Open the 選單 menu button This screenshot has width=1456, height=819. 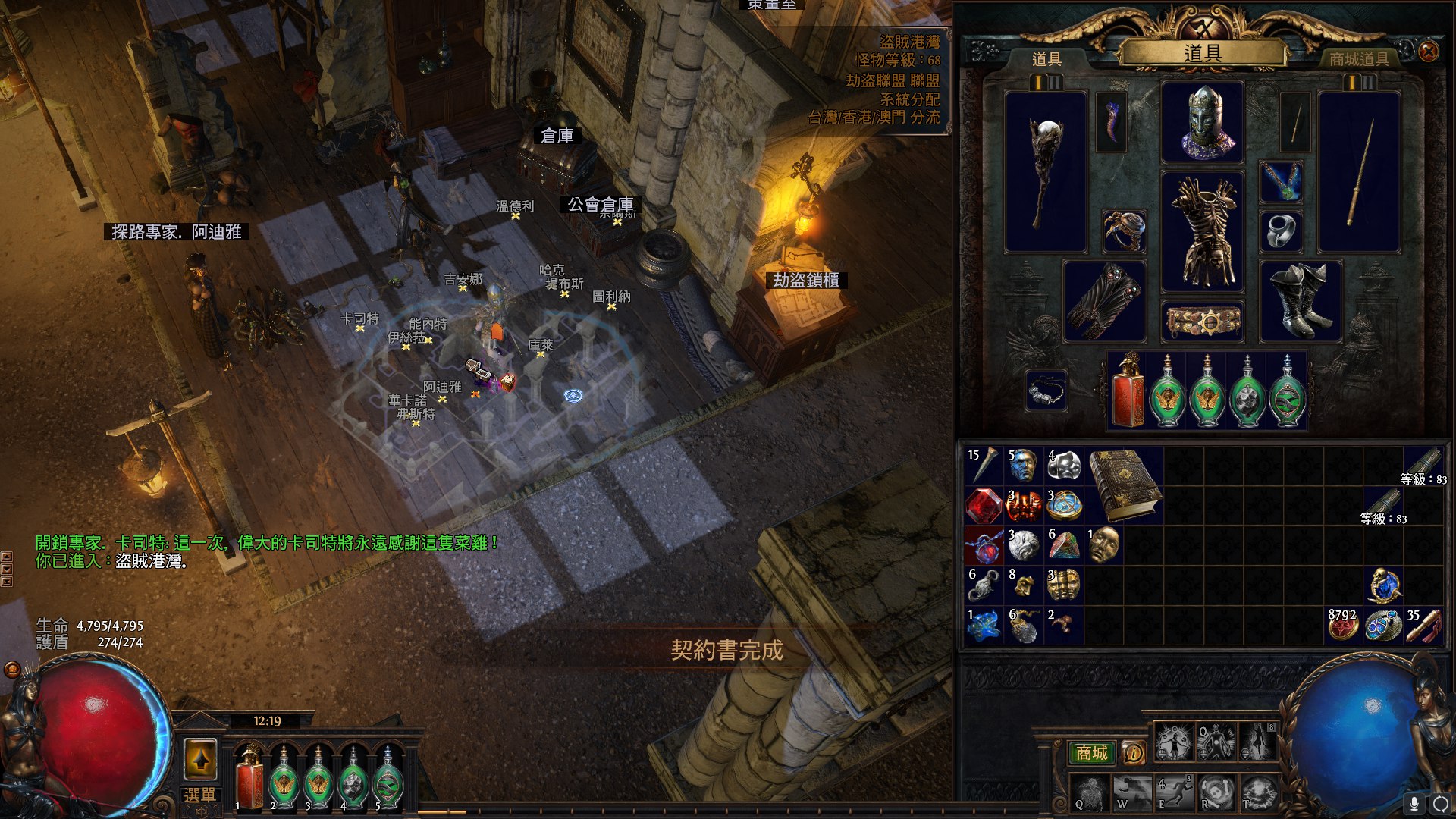pos(200,795)
